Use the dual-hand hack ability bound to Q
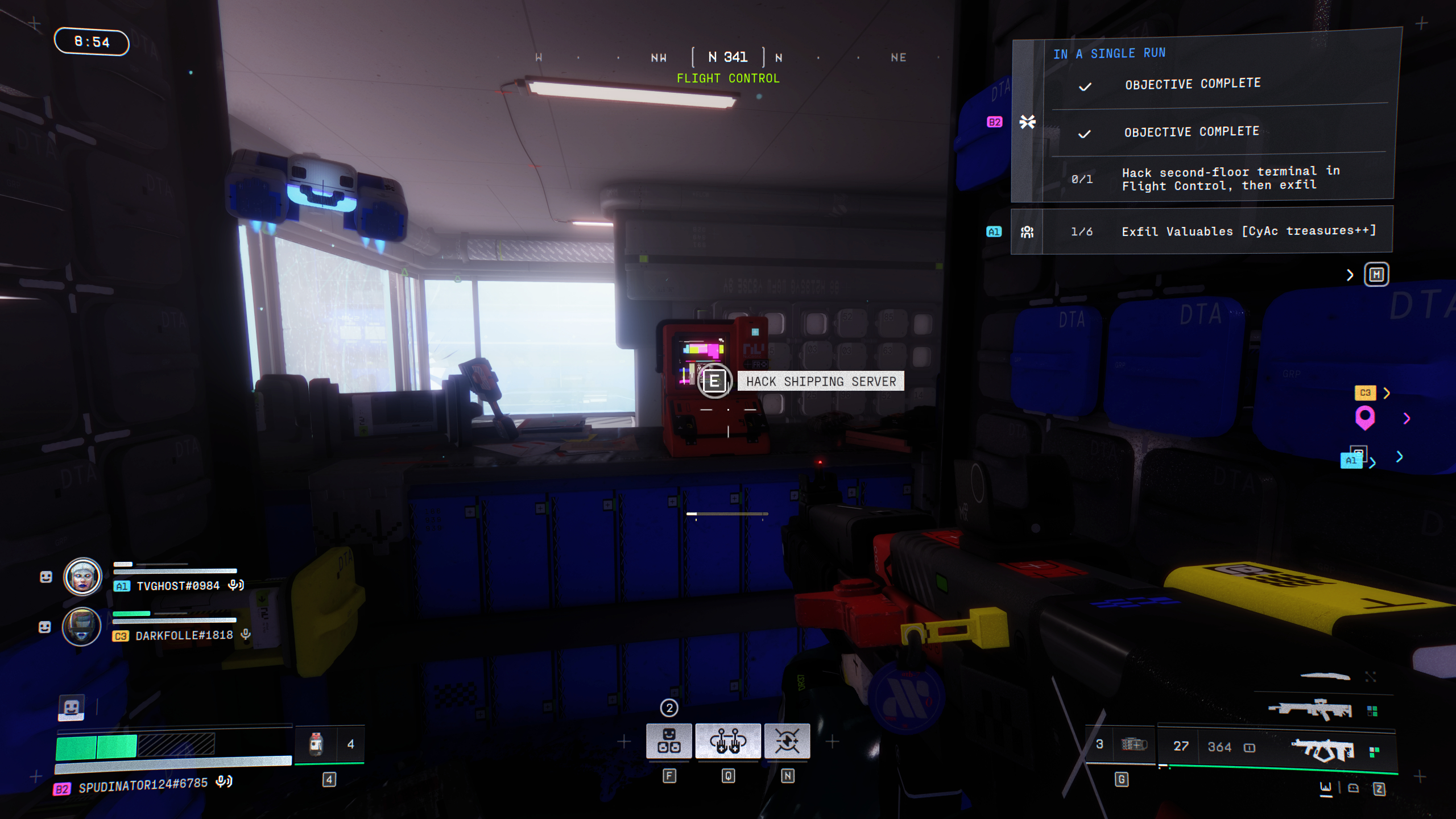The height and width of the screenshot is (819, 1456). click(x=729, y=741)
